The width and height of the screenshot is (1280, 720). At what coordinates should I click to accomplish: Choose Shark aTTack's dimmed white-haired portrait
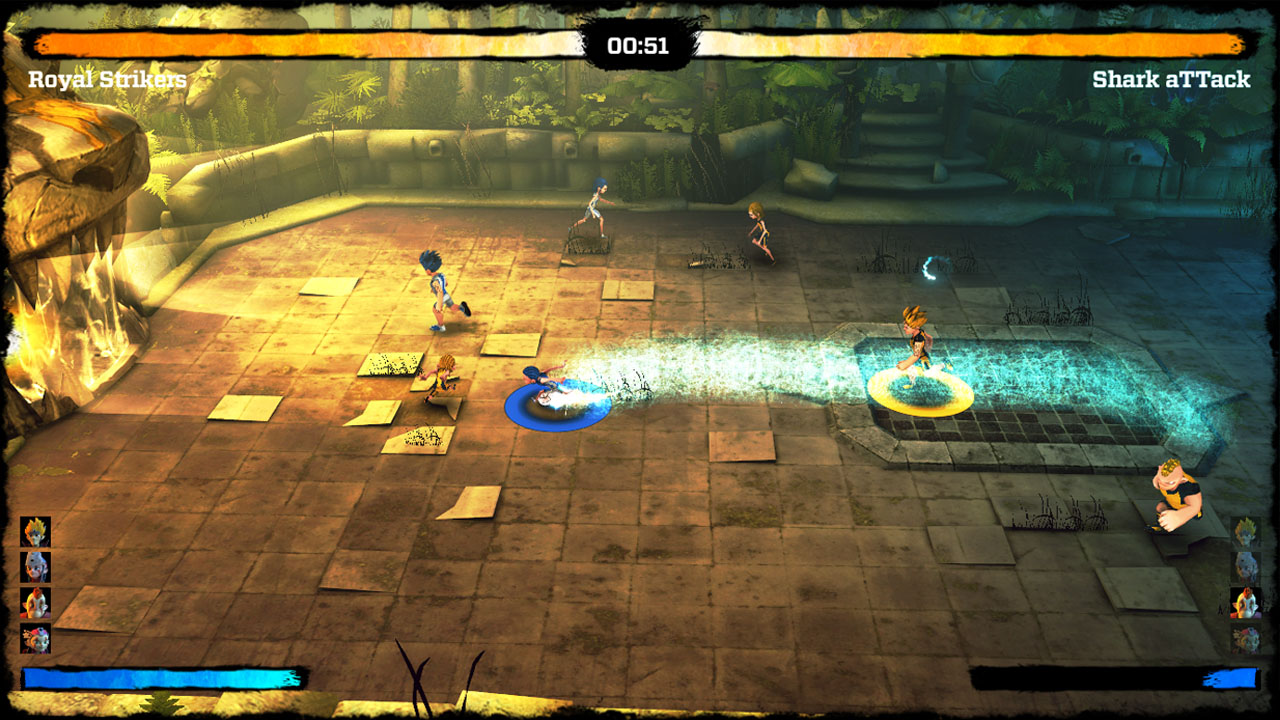(1245, 567)
